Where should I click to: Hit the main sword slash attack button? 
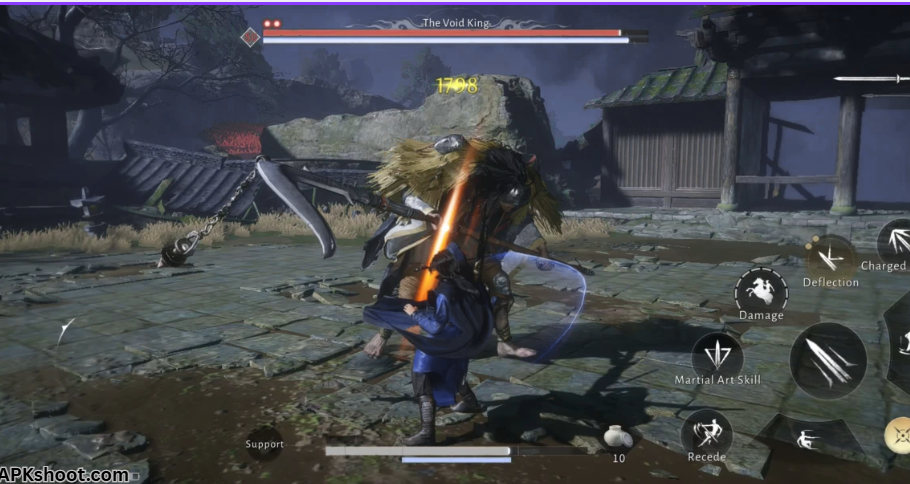click(x=828, y=360)
